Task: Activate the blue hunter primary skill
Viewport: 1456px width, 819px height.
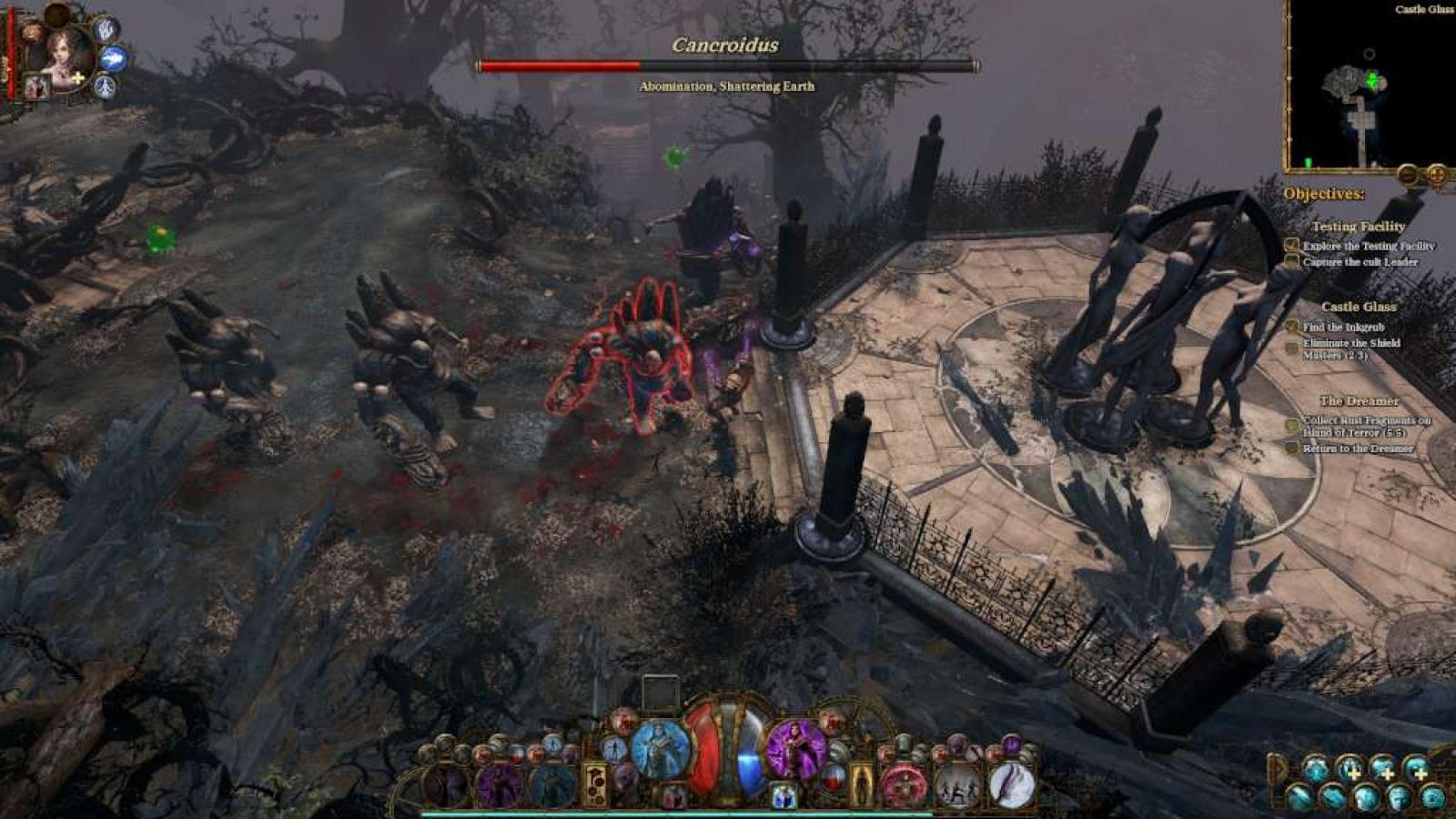Action: coord(661,749)
